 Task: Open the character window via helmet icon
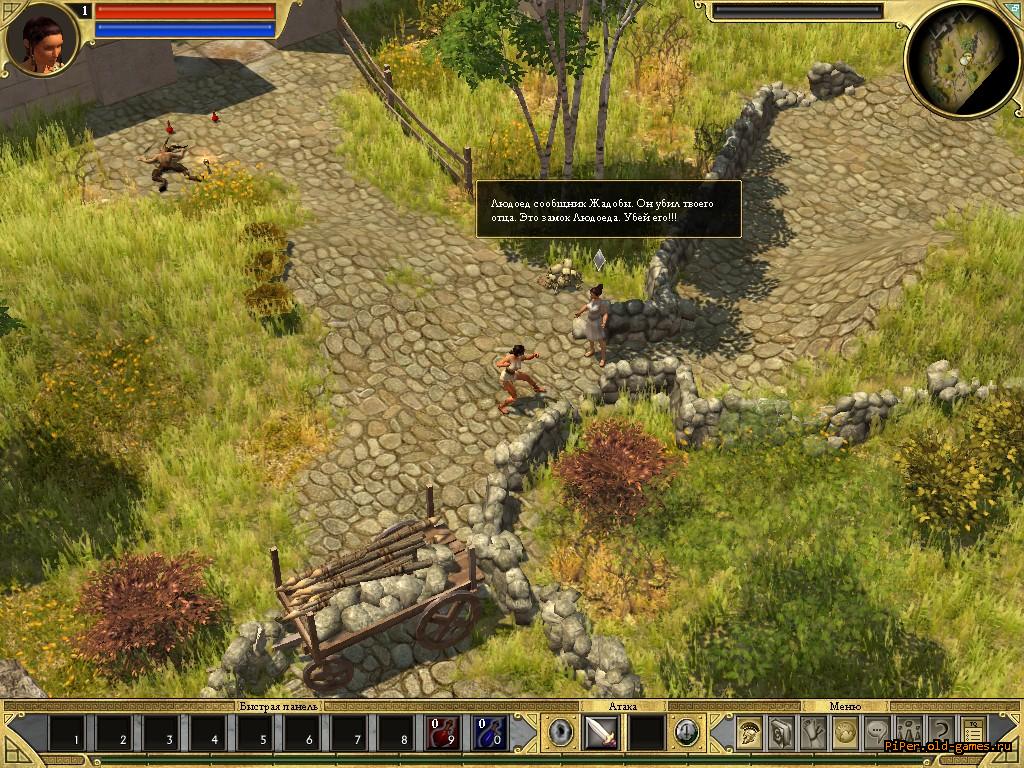(x=749, y=733)
